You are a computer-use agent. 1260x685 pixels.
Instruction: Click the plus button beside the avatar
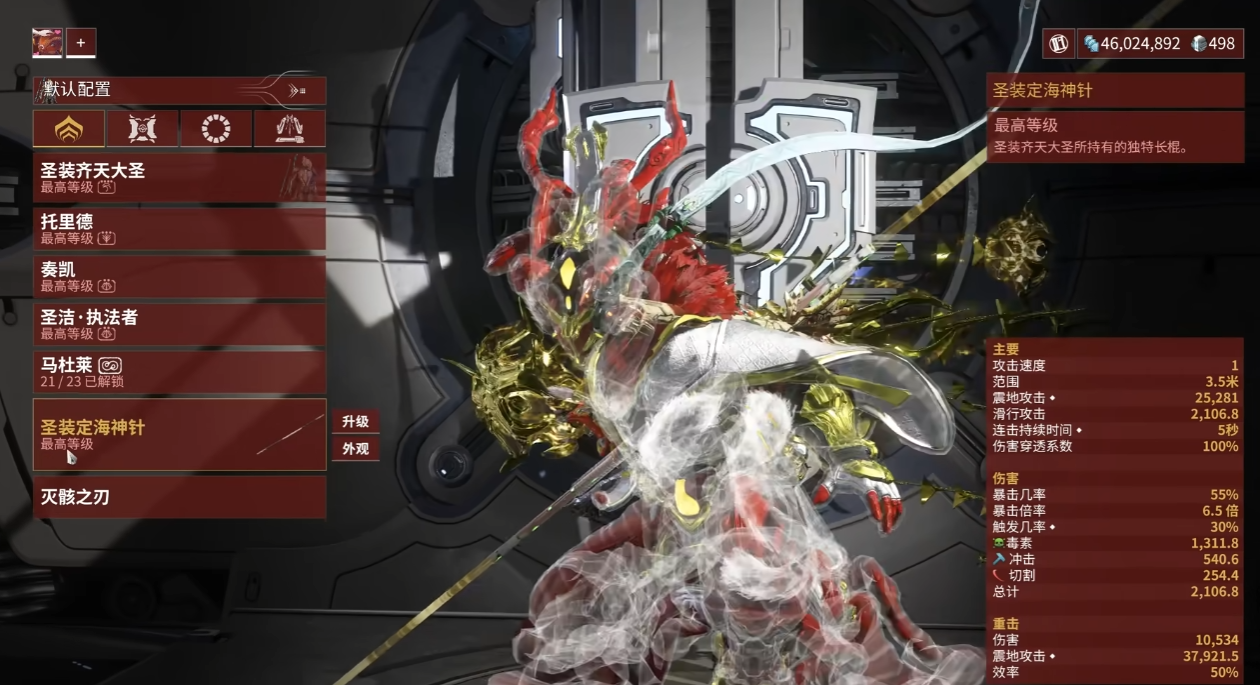click(x=81, y=43)
